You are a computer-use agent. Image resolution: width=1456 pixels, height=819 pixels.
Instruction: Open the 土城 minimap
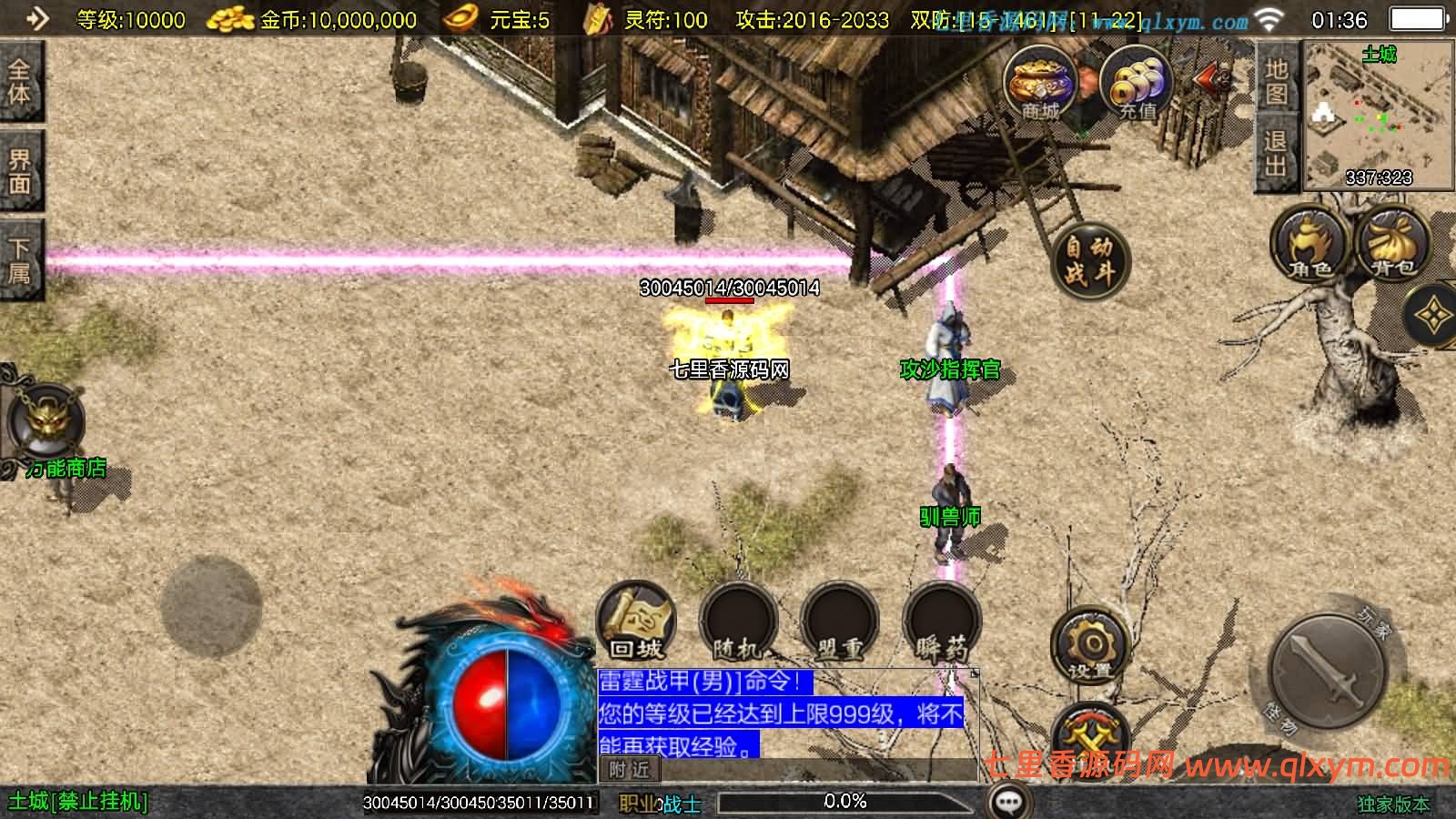(x=1378, y=116)
